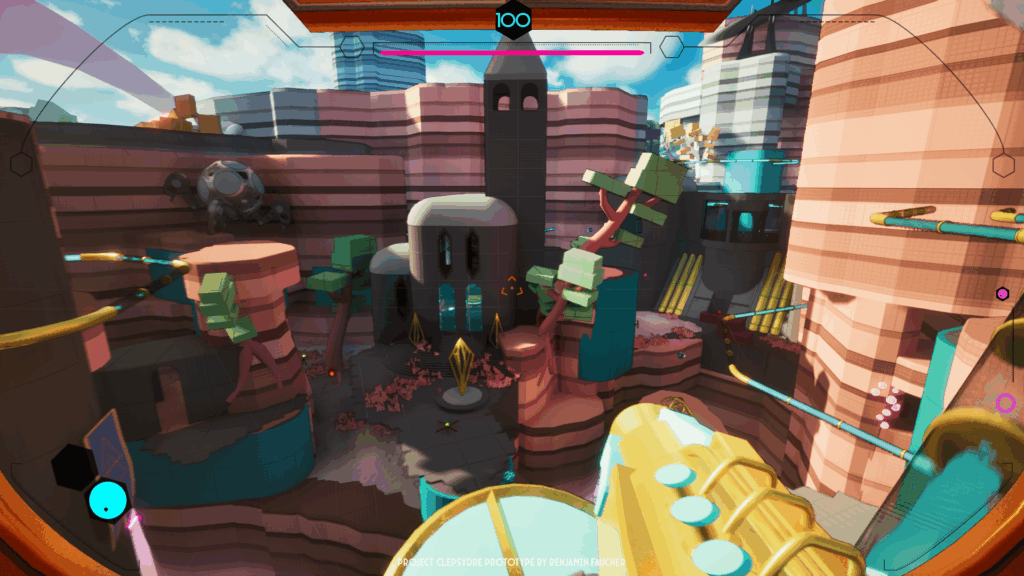Click the black hexagon ability slot
The image size is (1024, 576).
pos(74,466)
